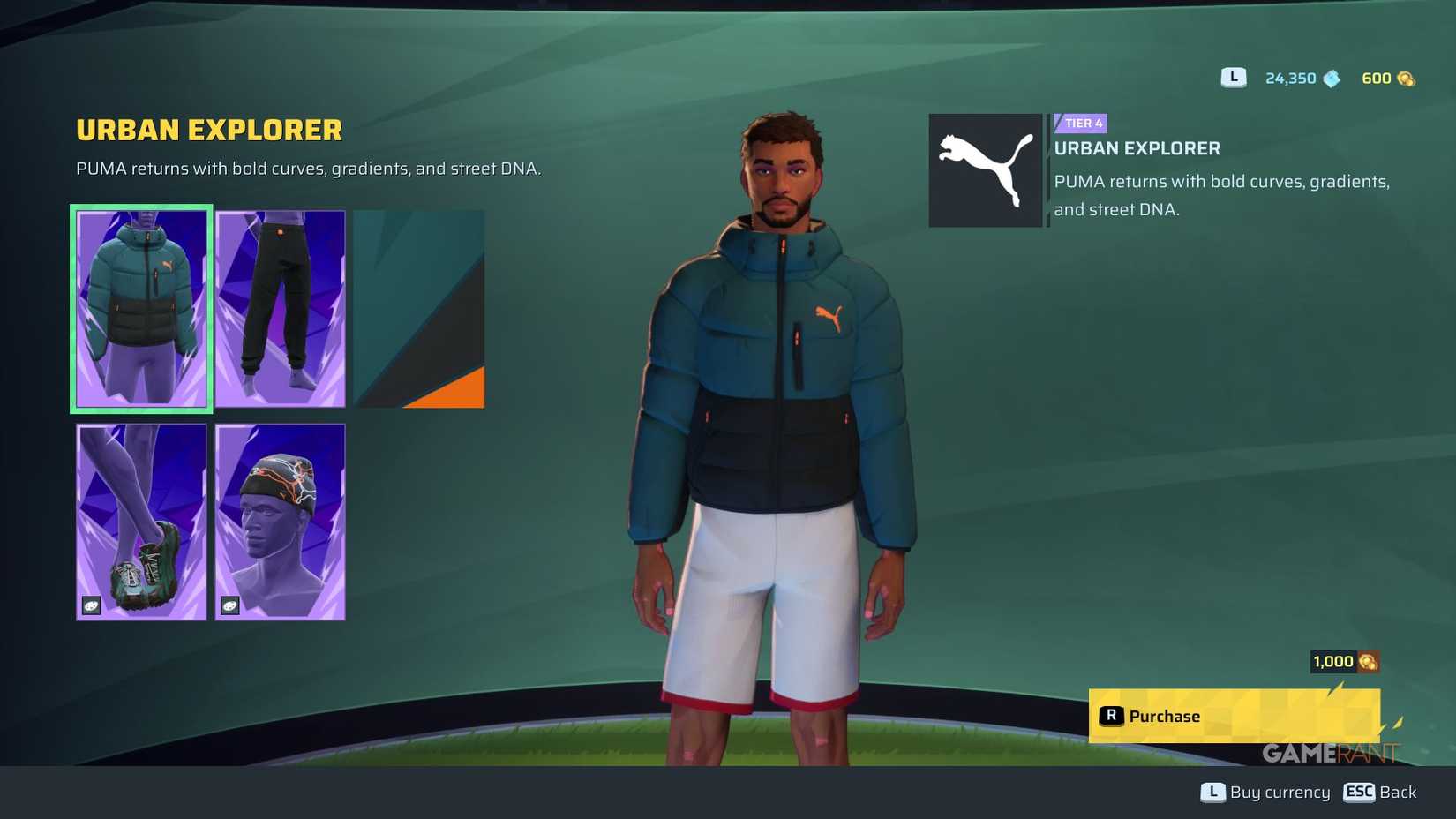Click the Tier 4 badge

coord(1080,124)
